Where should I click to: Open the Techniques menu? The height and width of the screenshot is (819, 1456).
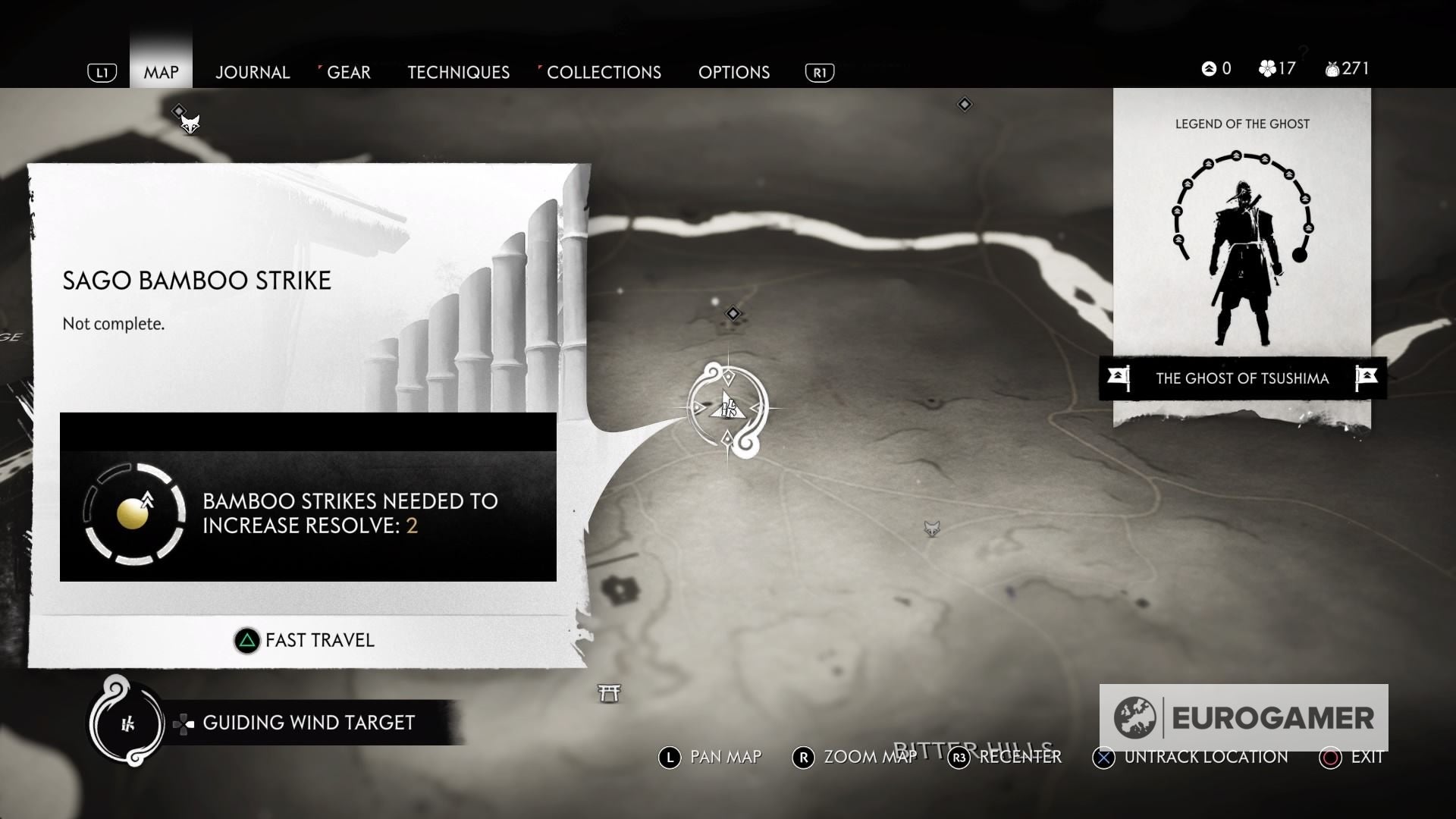coord(458,72)
